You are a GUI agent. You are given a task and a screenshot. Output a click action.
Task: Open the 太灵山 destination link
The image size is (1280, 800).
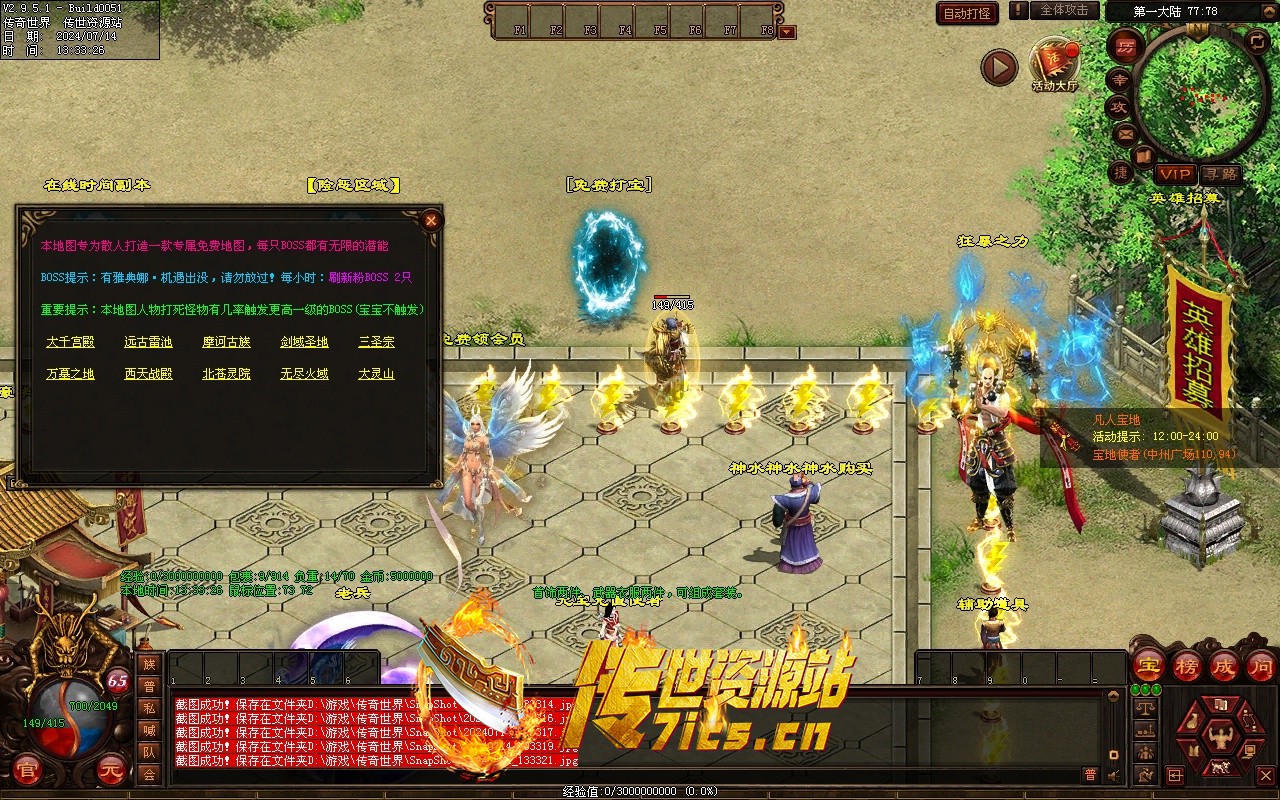[376, 374]
